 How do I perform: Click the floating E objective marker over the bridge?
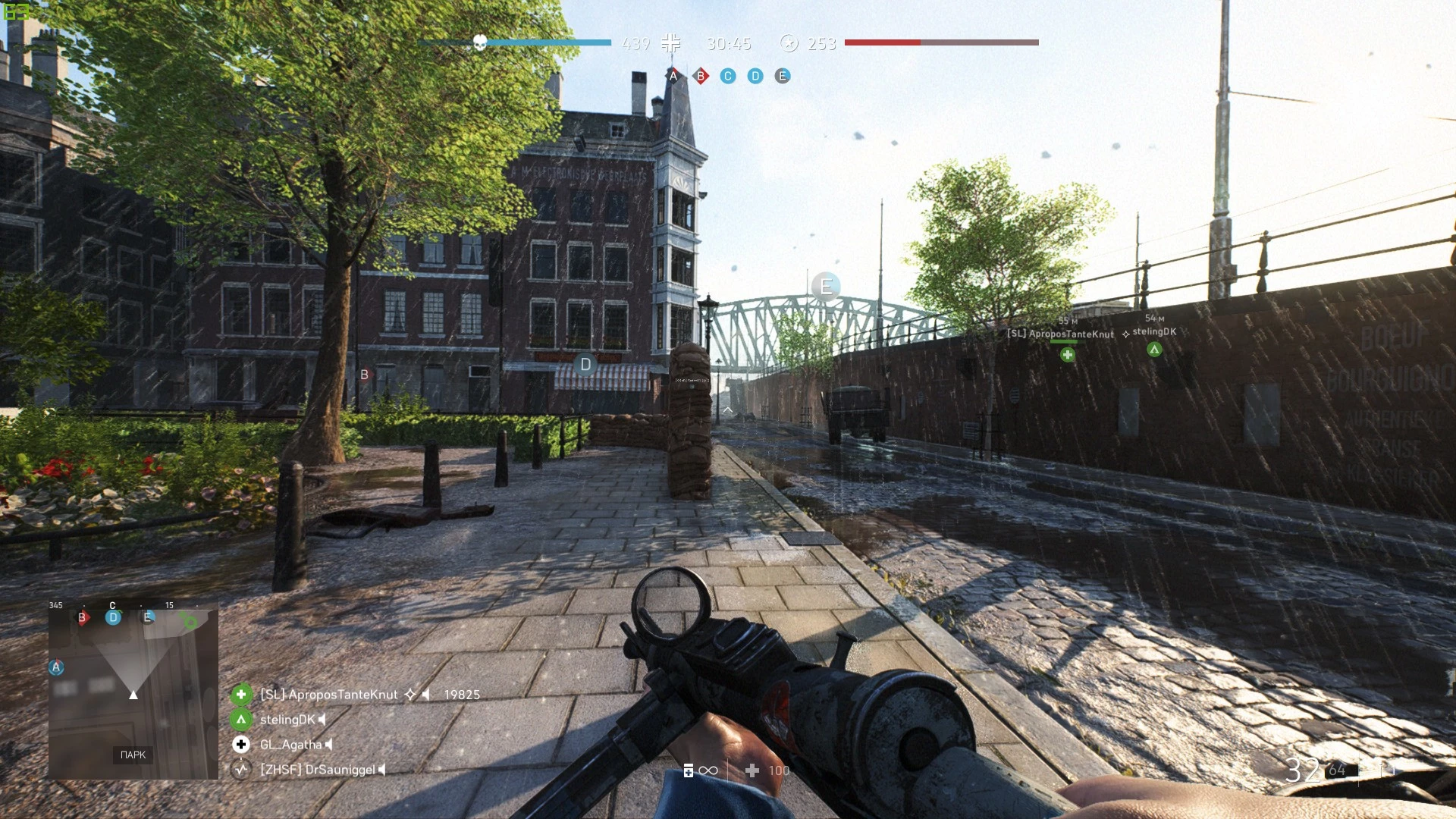point(826,287)
